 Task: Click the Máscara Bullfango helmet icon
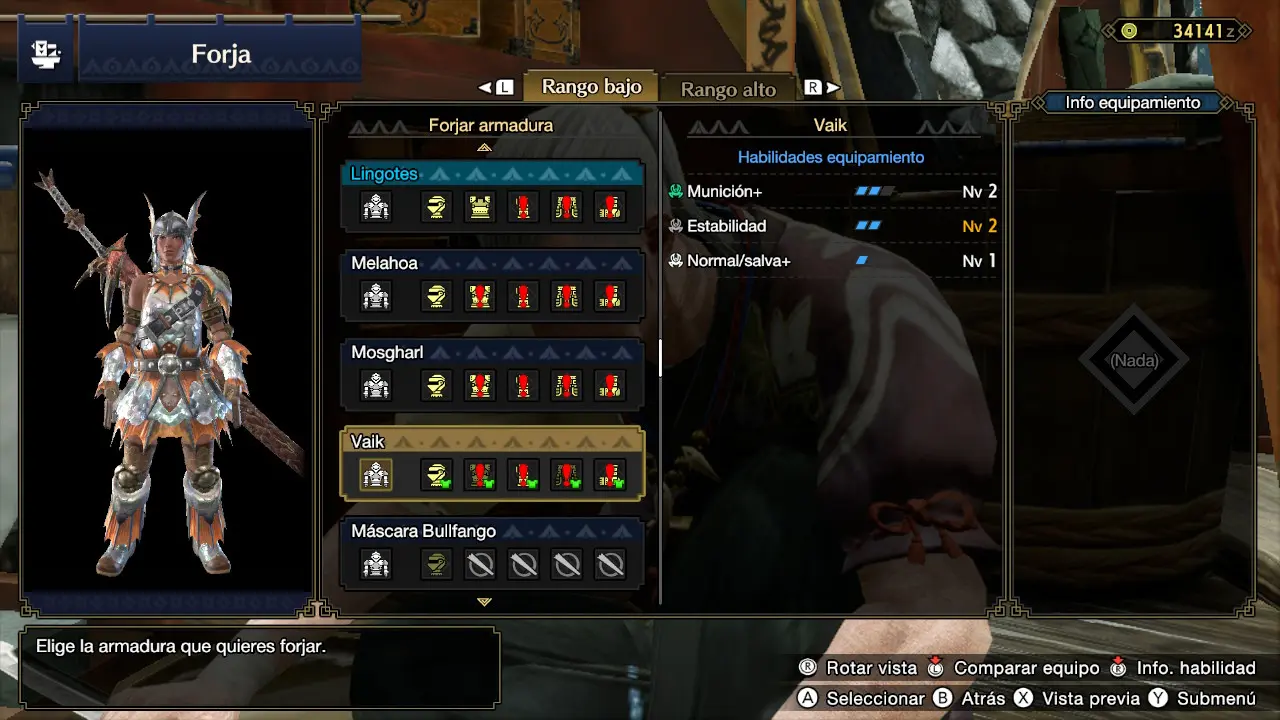click(x=436, y=565)
